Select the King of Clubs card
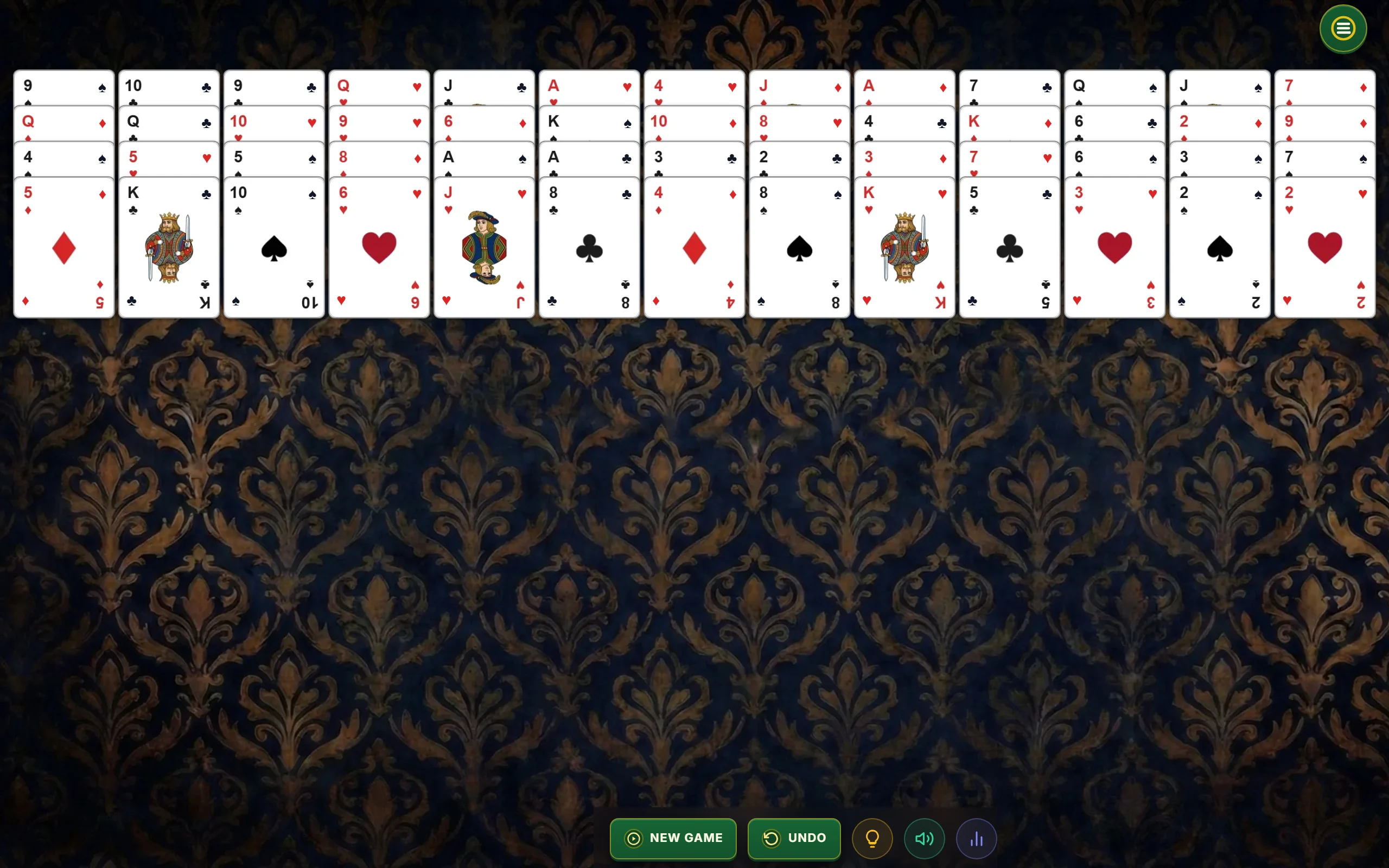1389x868 pixels. tap(169, 248)
